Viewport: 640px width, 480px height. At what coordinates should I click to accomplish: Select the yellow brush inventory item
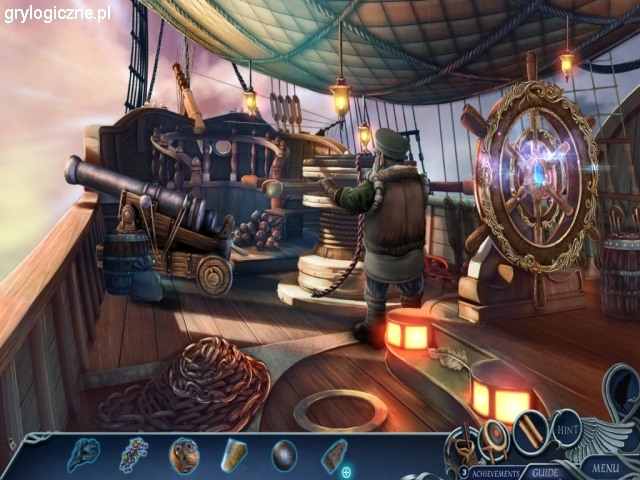pyautogui.click(x=234, y=455)
